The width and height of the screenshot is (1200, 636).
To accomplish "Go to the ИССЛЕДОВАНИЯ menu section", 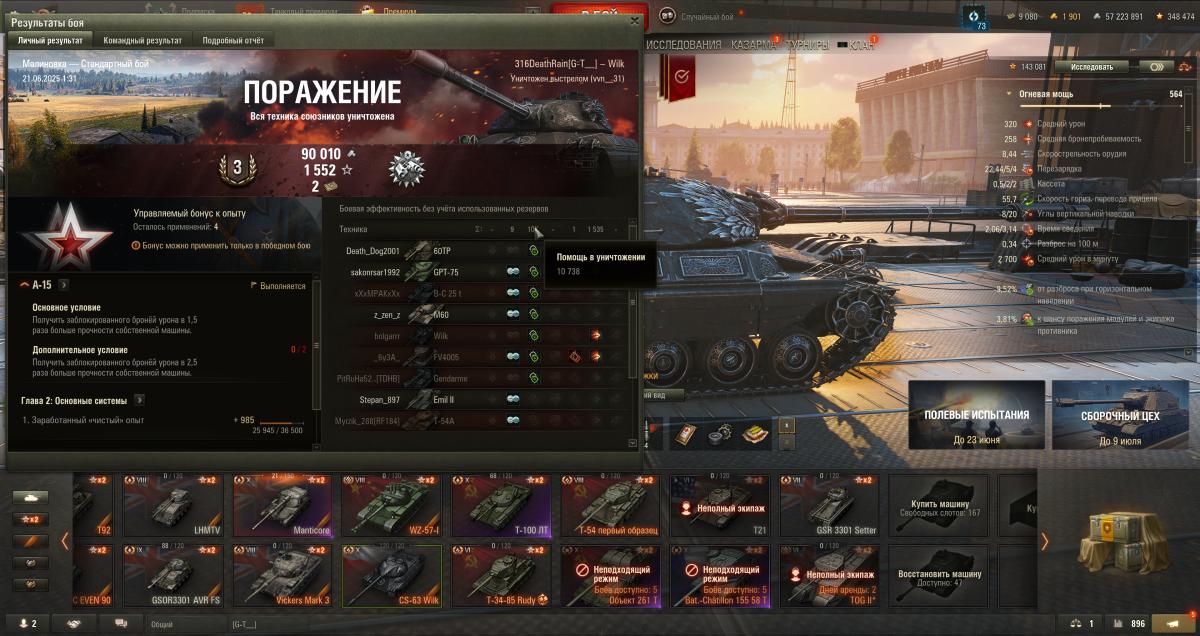I will [684, 45].
